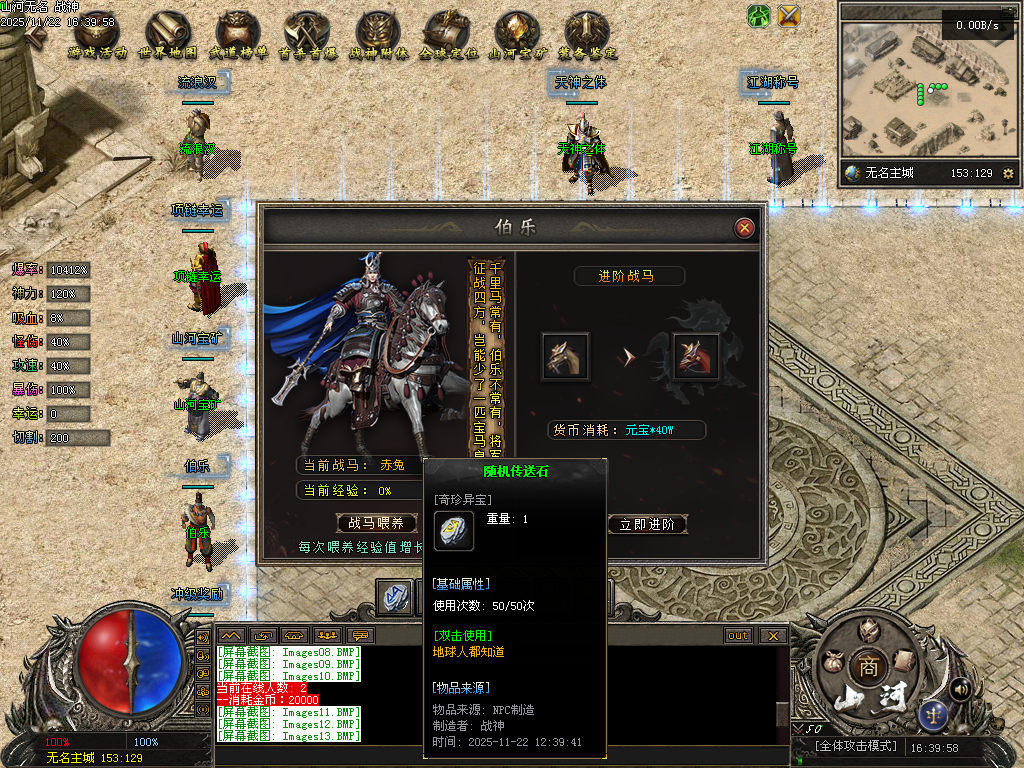
Task: Close the 伯乐 horse dialog
Action: pos(744,228)
